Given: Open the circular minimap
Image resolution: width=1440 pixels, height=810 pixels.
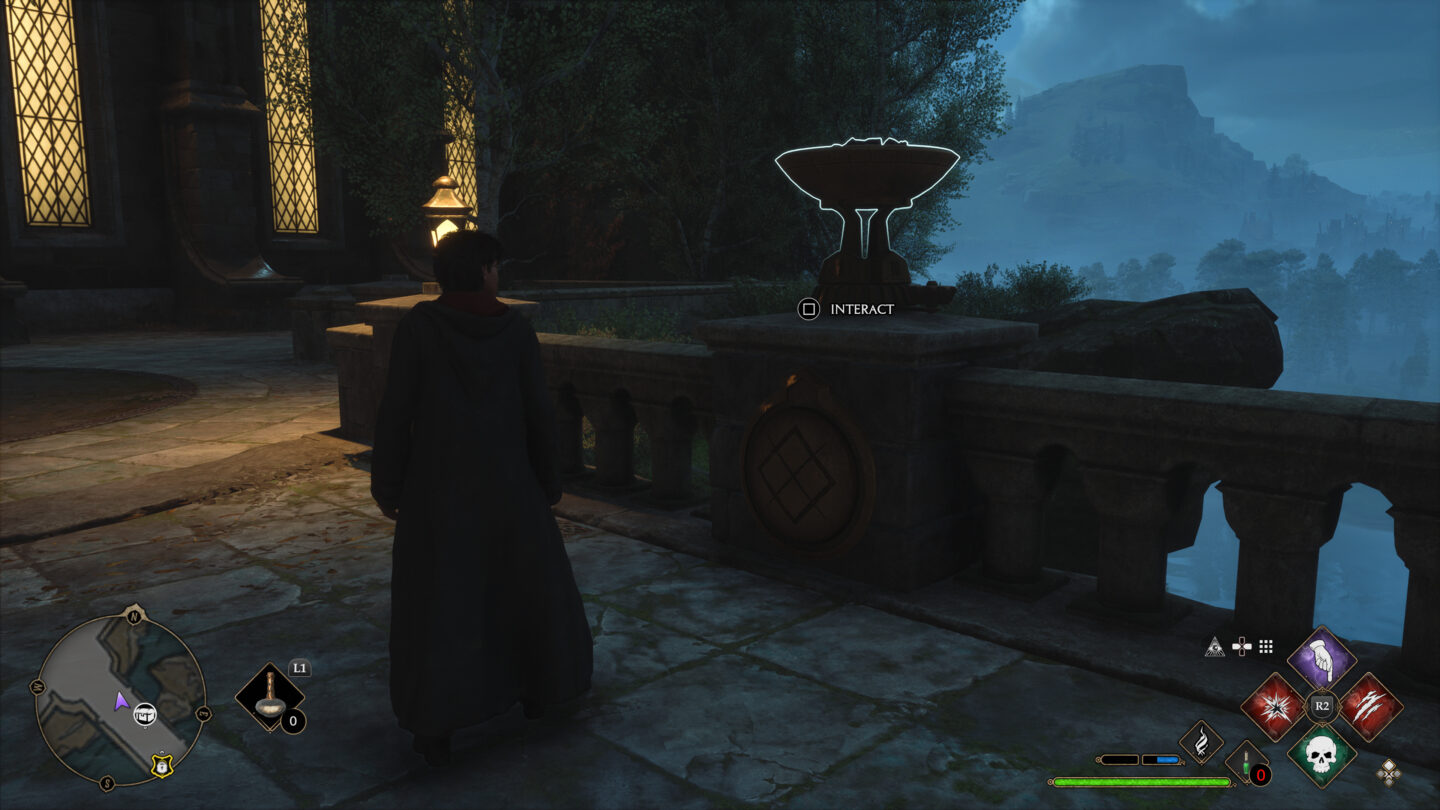Looking at the screenshot, I should pyautogui.click(x=120, y=700).
